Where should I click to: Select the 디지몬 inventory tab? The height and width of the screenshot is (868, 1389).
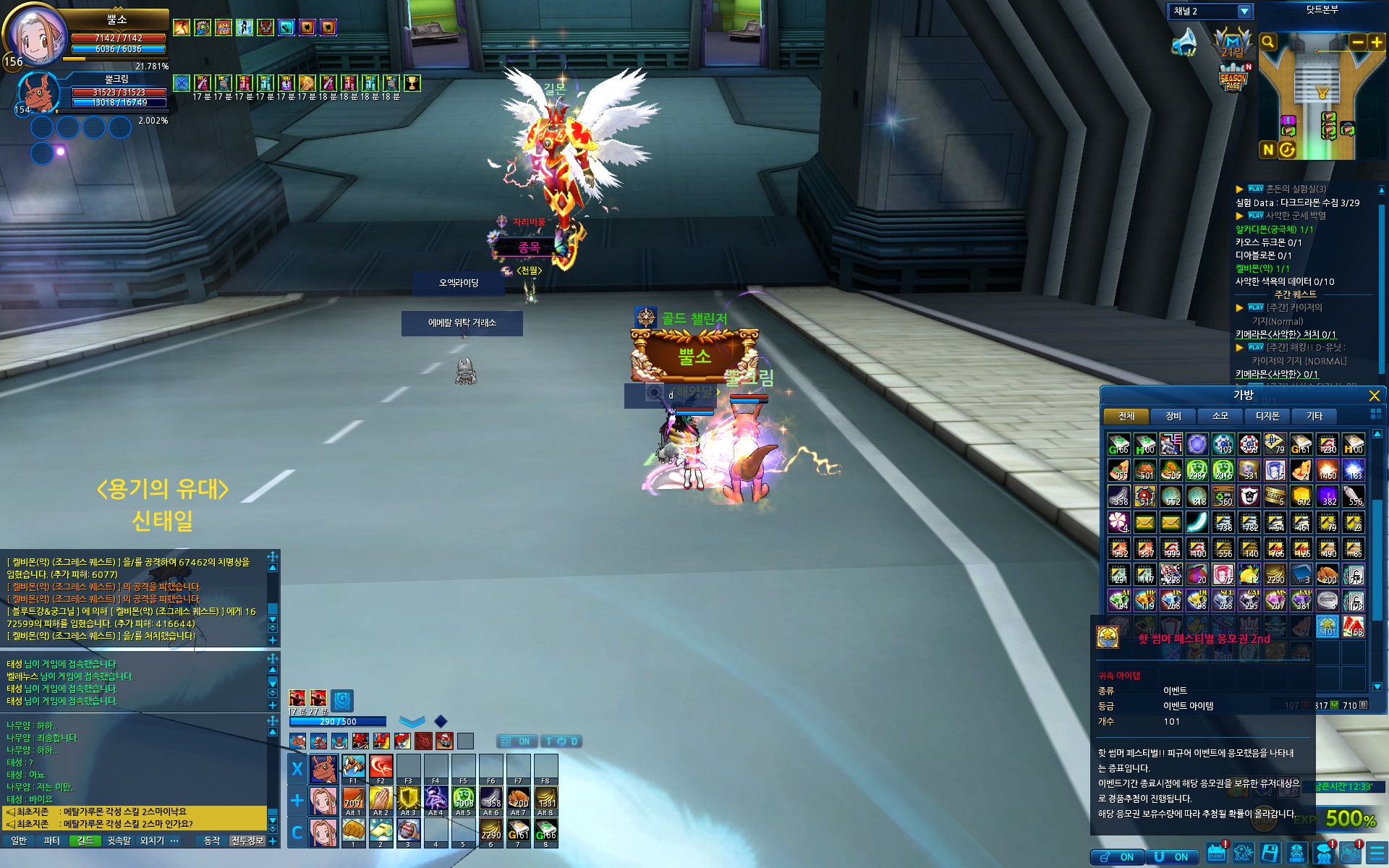pyautogui.click(x=1267, y=416)
